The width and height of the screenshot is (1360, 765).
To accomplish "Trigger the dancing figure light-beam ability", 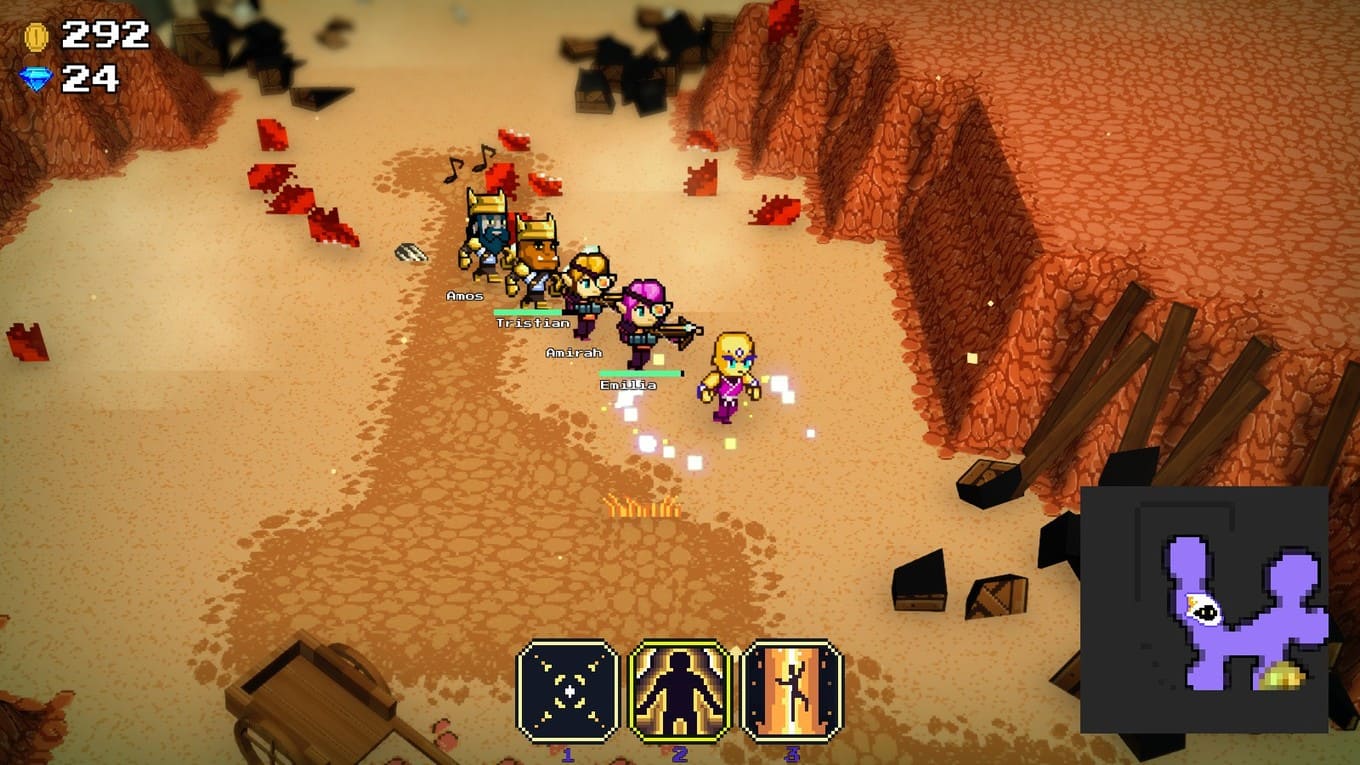I will (792, 691).
